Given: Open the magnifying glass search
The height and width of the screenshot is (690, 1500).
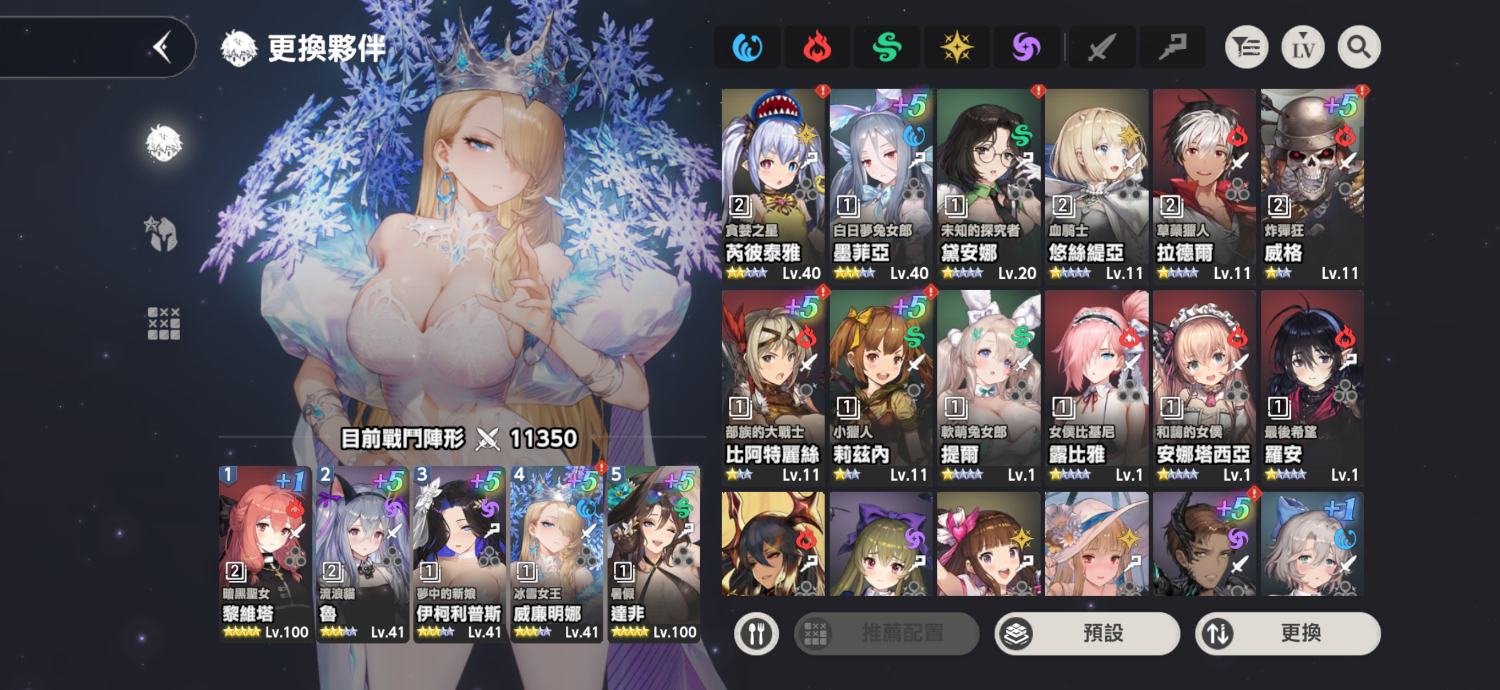Looking at the screenshot, I should click(1359, 47).
